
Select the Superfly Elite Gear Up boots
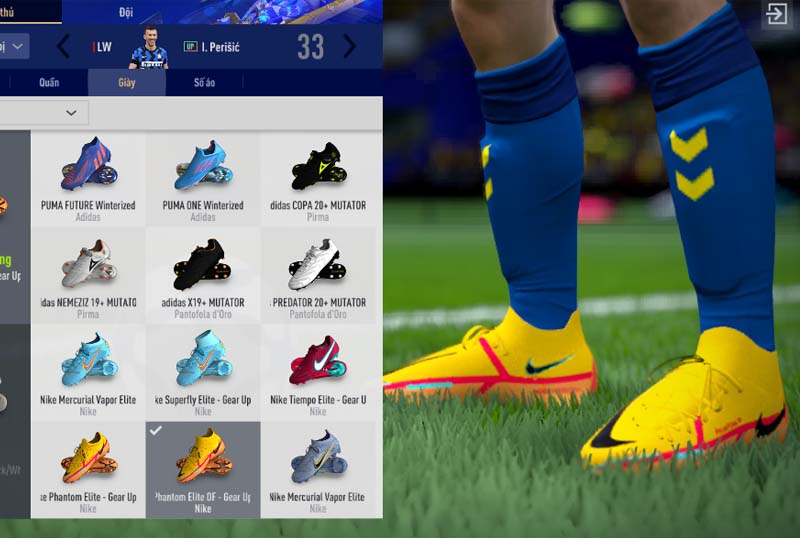point(203,367)
